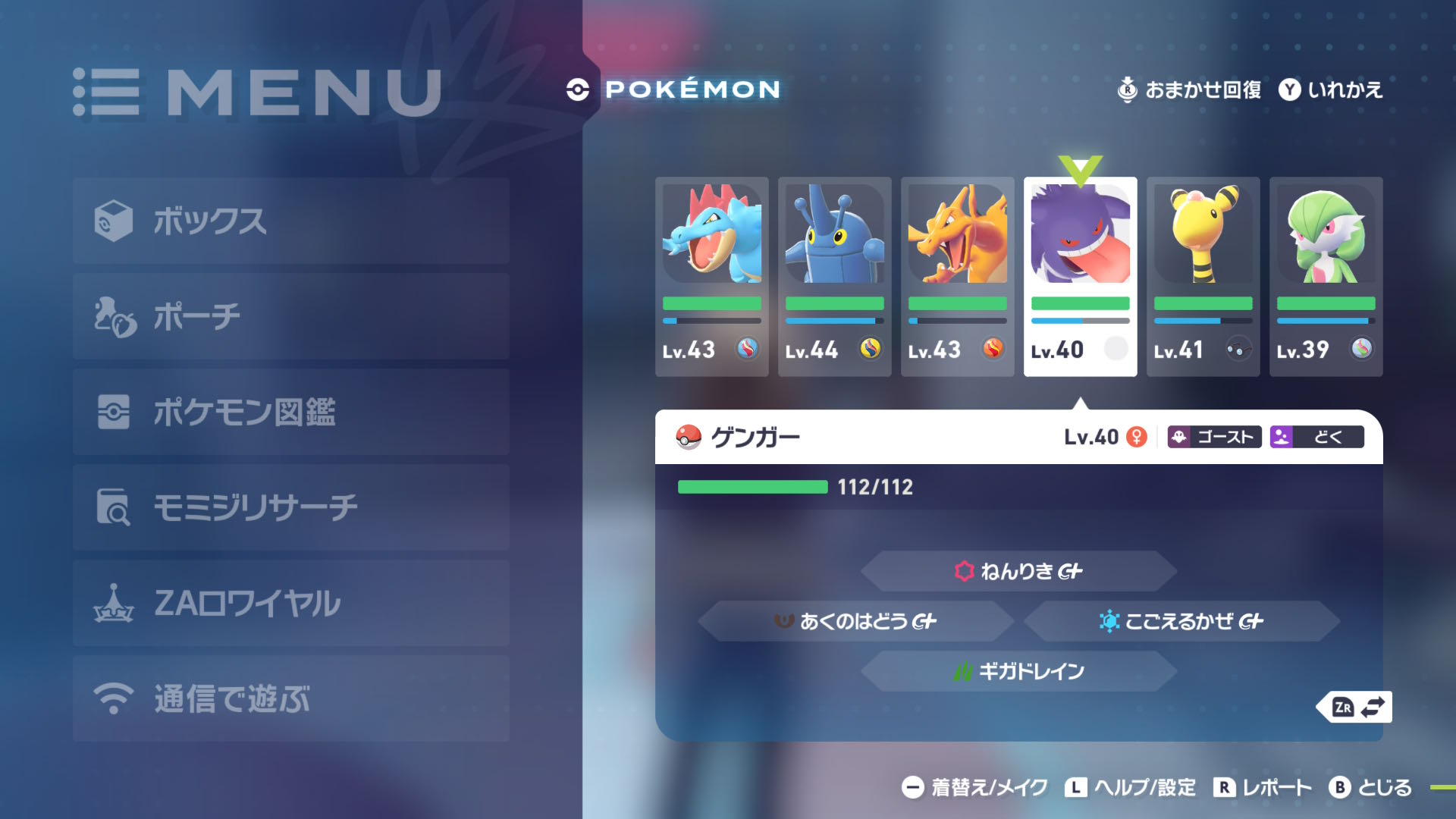
Task: Select the ポーチ (Pouch) icon
Action: (114, 317)
